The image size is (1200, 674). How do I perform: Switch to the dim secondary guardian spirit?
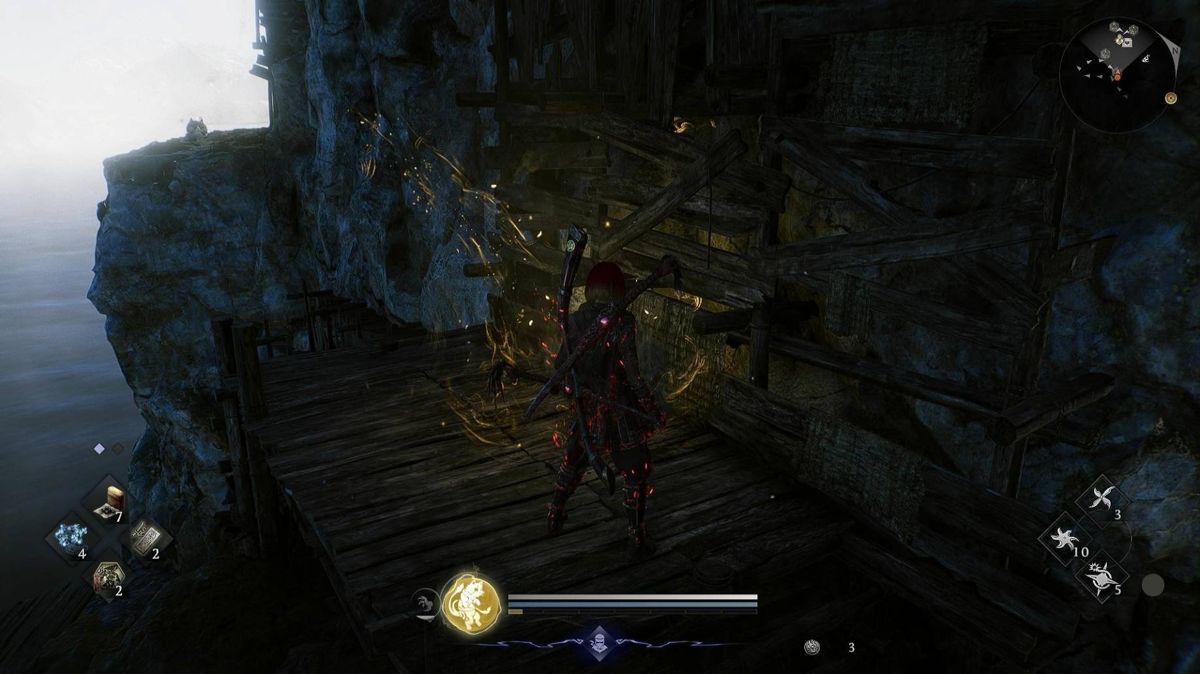coord(425,602)
